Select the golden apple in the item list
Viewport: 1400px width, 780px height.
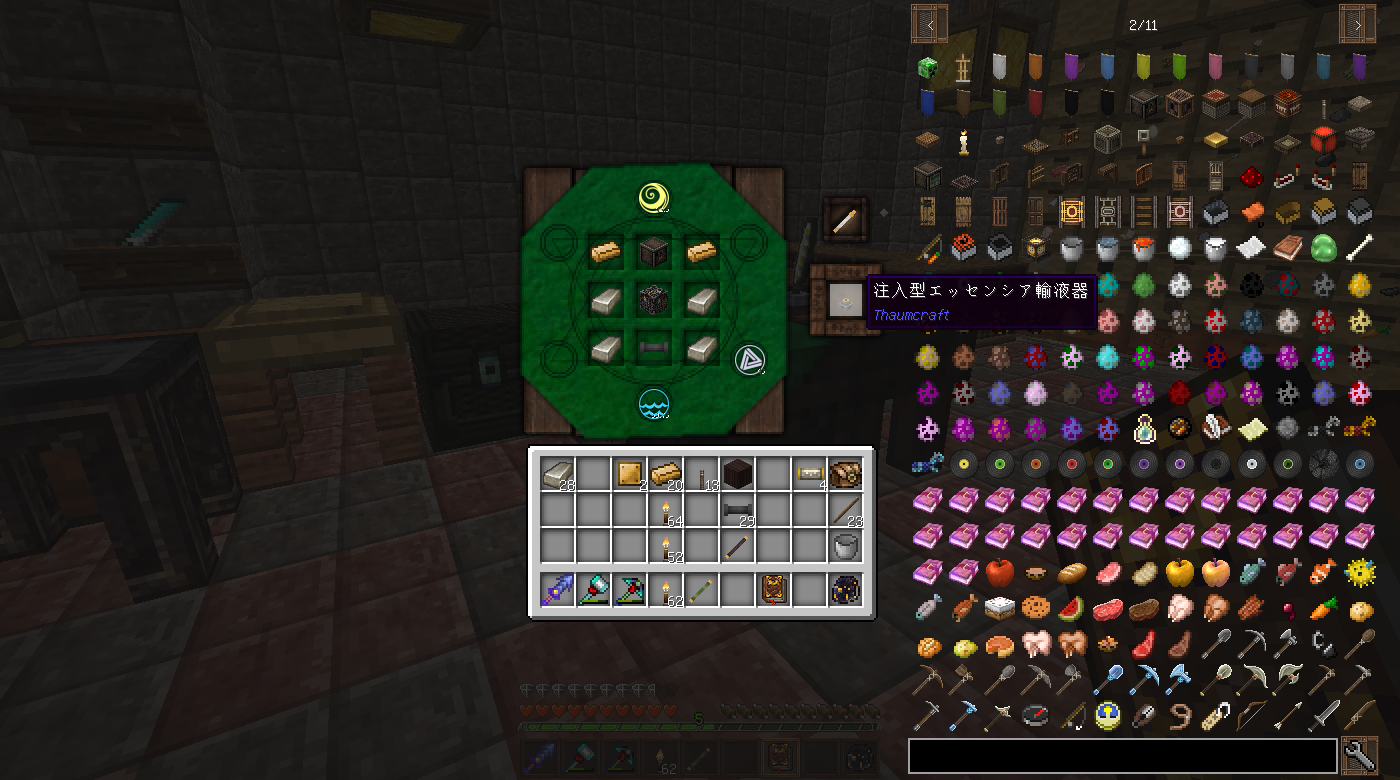pyautogui.click(x=1179, y=571)
